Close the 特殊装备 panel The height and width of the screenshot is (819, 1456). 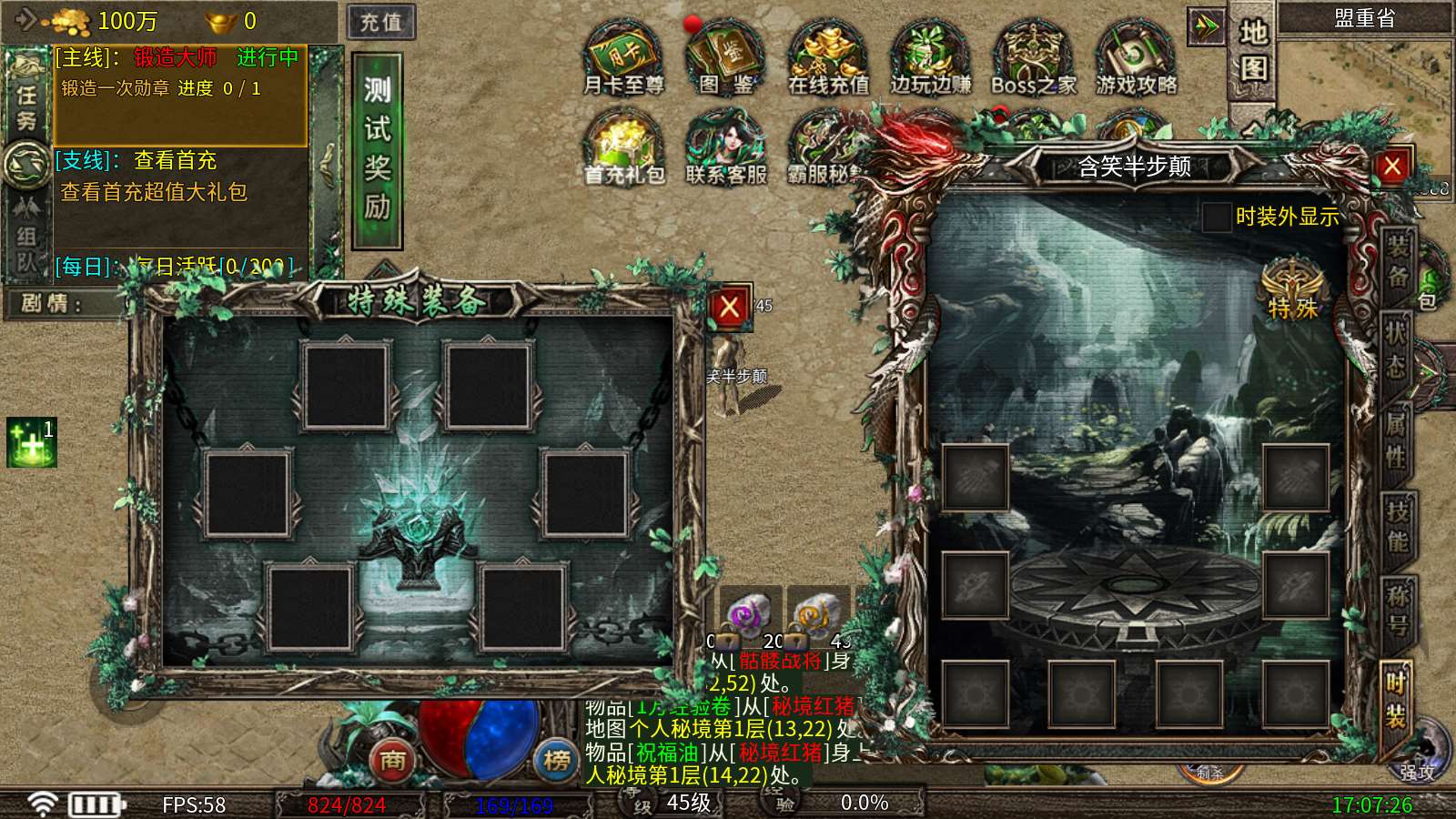tap(729, 308)
